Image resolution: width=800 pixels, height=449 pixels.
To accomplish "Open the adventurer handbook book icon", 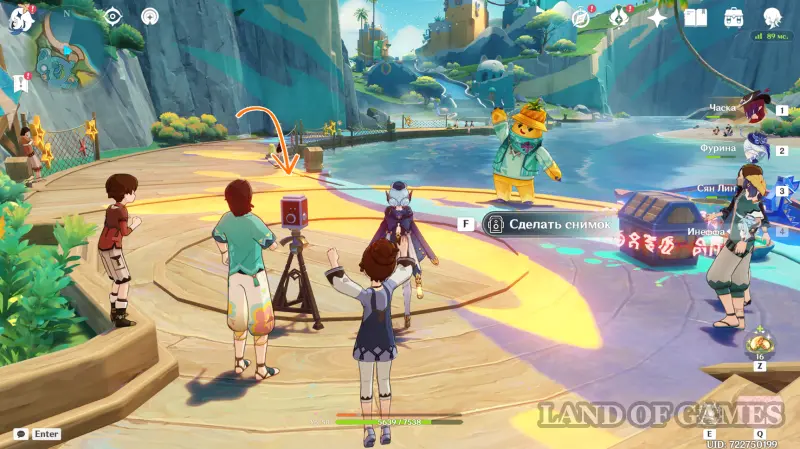I will coord(695,18).
